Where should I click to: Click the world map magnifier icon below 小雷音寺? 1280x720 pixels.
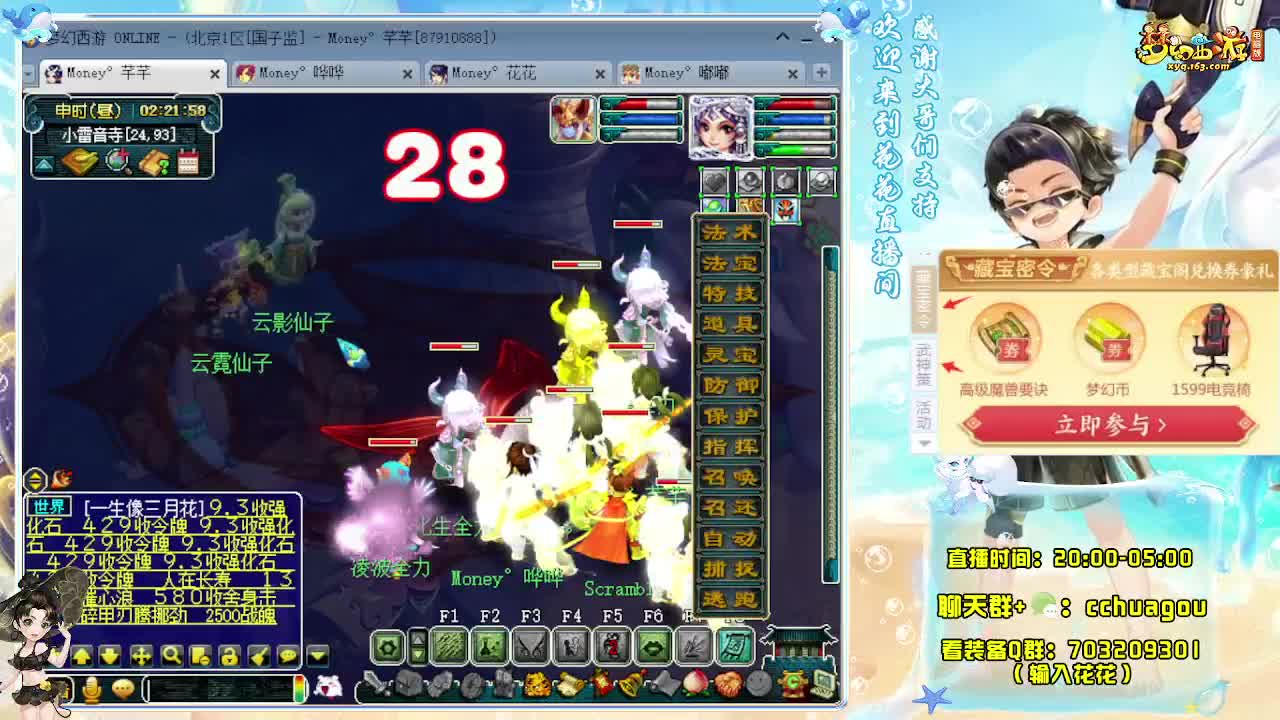[x=117, y=162]
